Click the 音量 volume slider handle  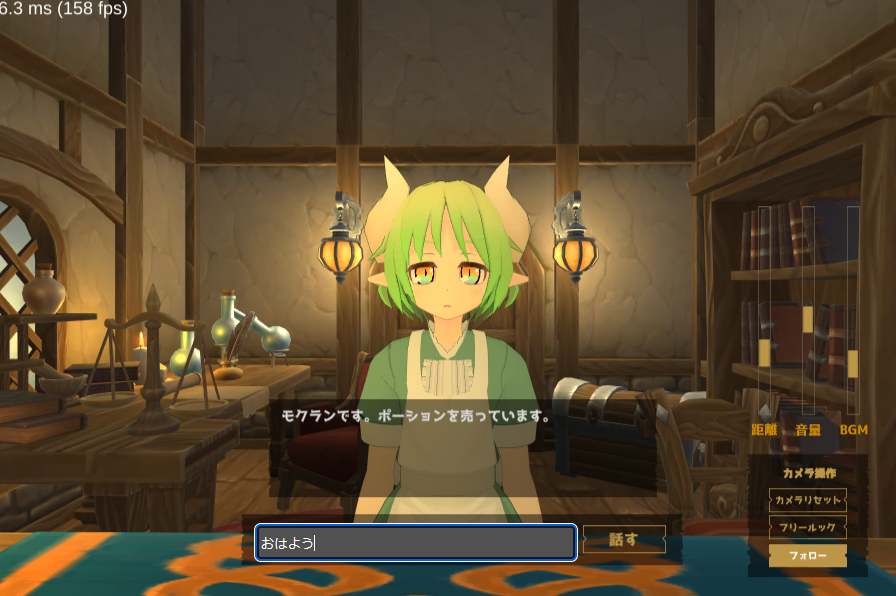click(x=808, y=319)
